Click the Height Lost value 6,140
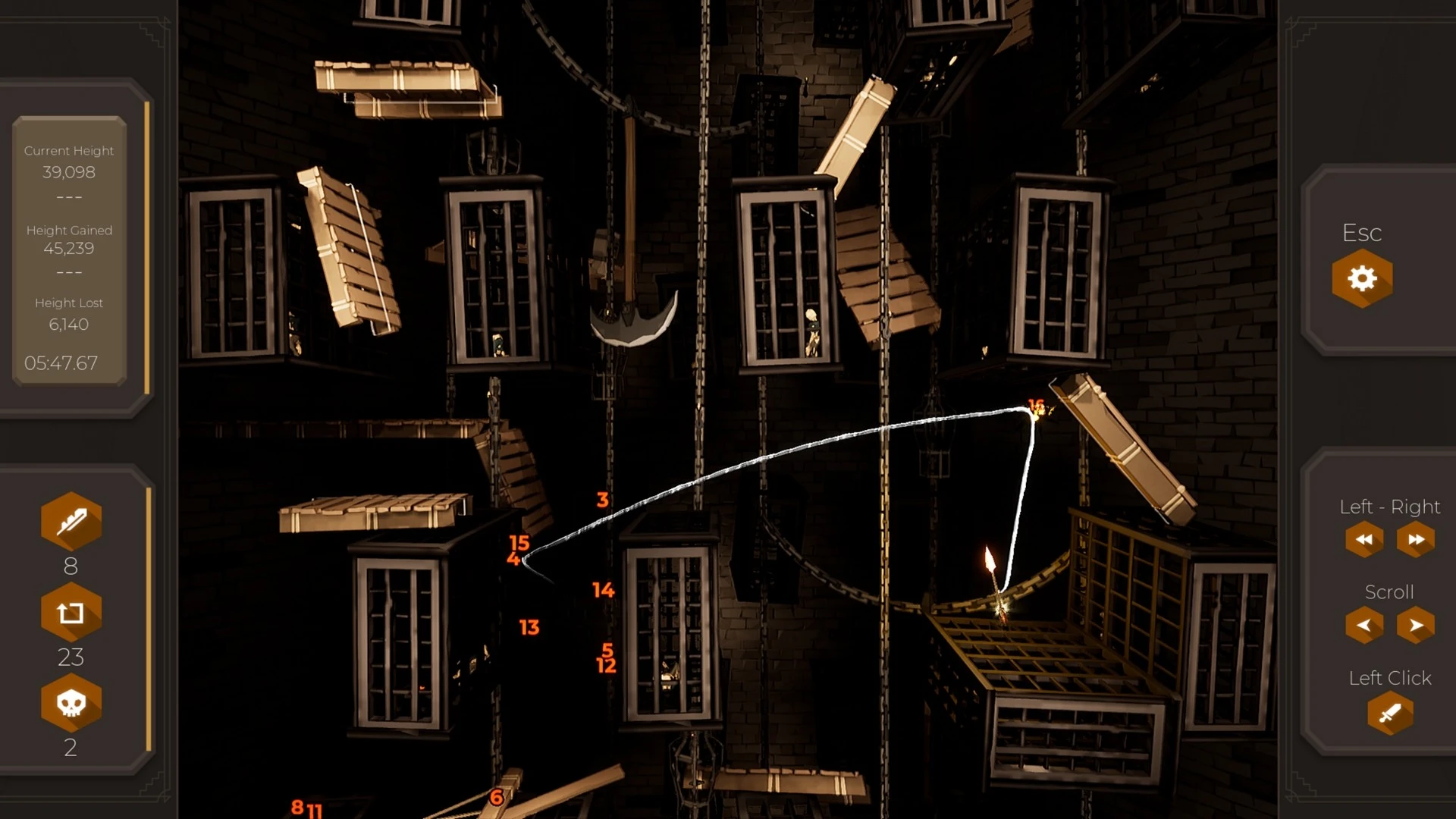Viewport: 1456px width, 819px height. tap(68, 325)
